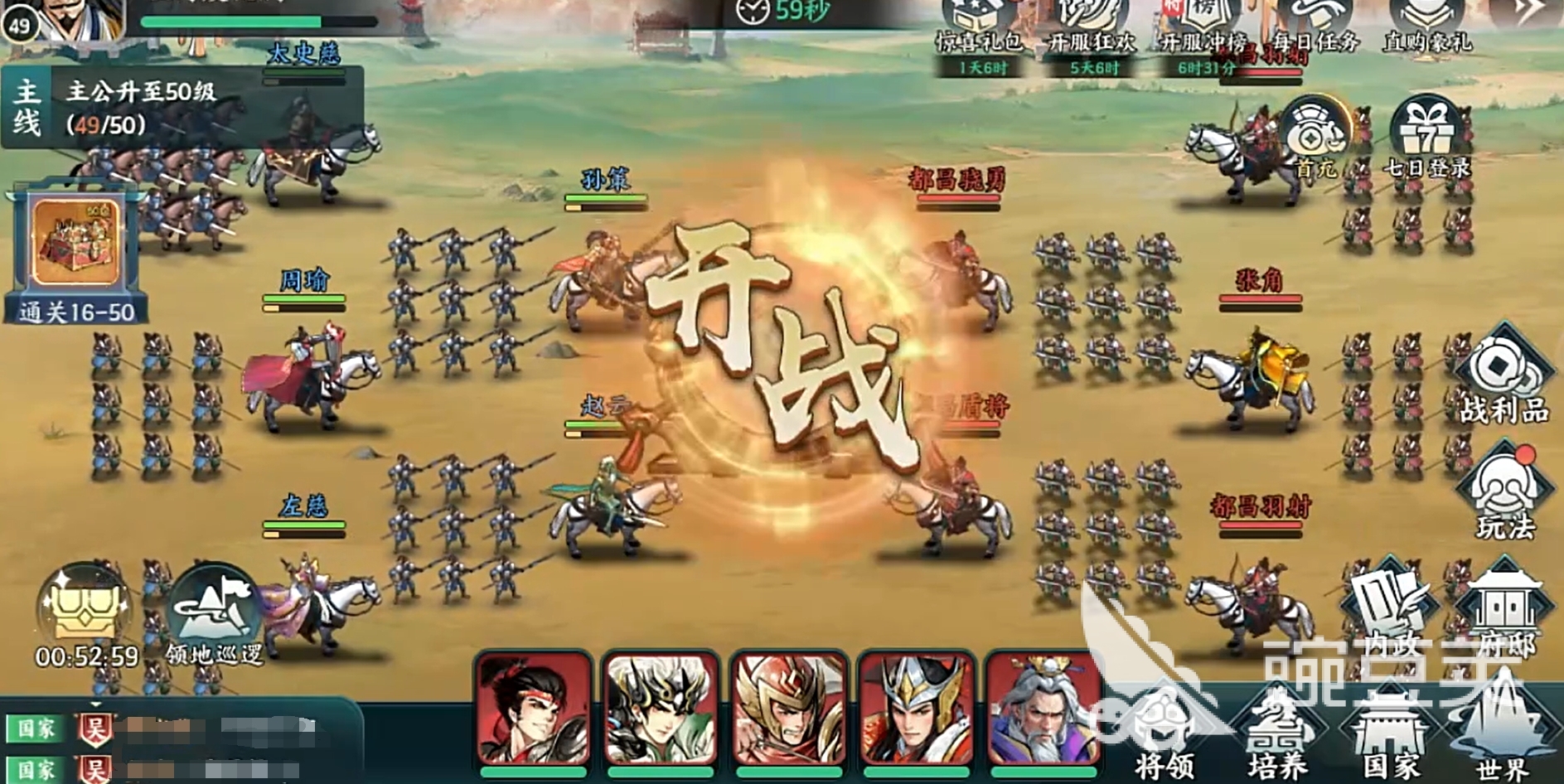Open the 开服狂欢 event icon
1564x784 pixels.
pyautogui.click(x=1092, y=29)
